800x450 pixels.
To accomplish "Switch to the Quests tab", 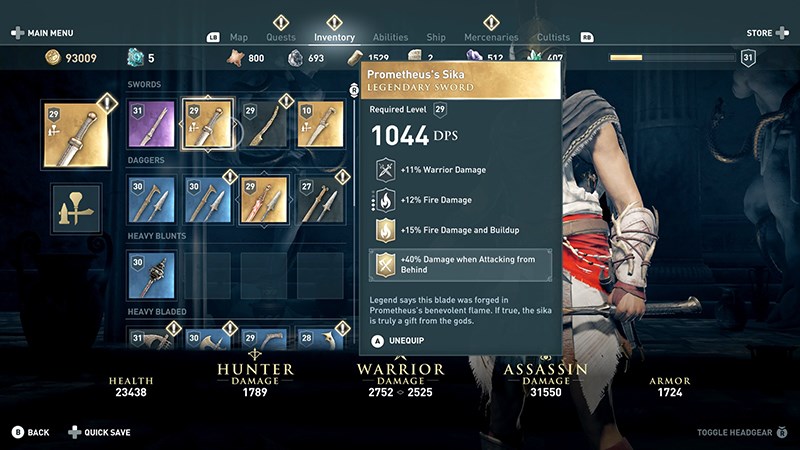I will [281, 38].
